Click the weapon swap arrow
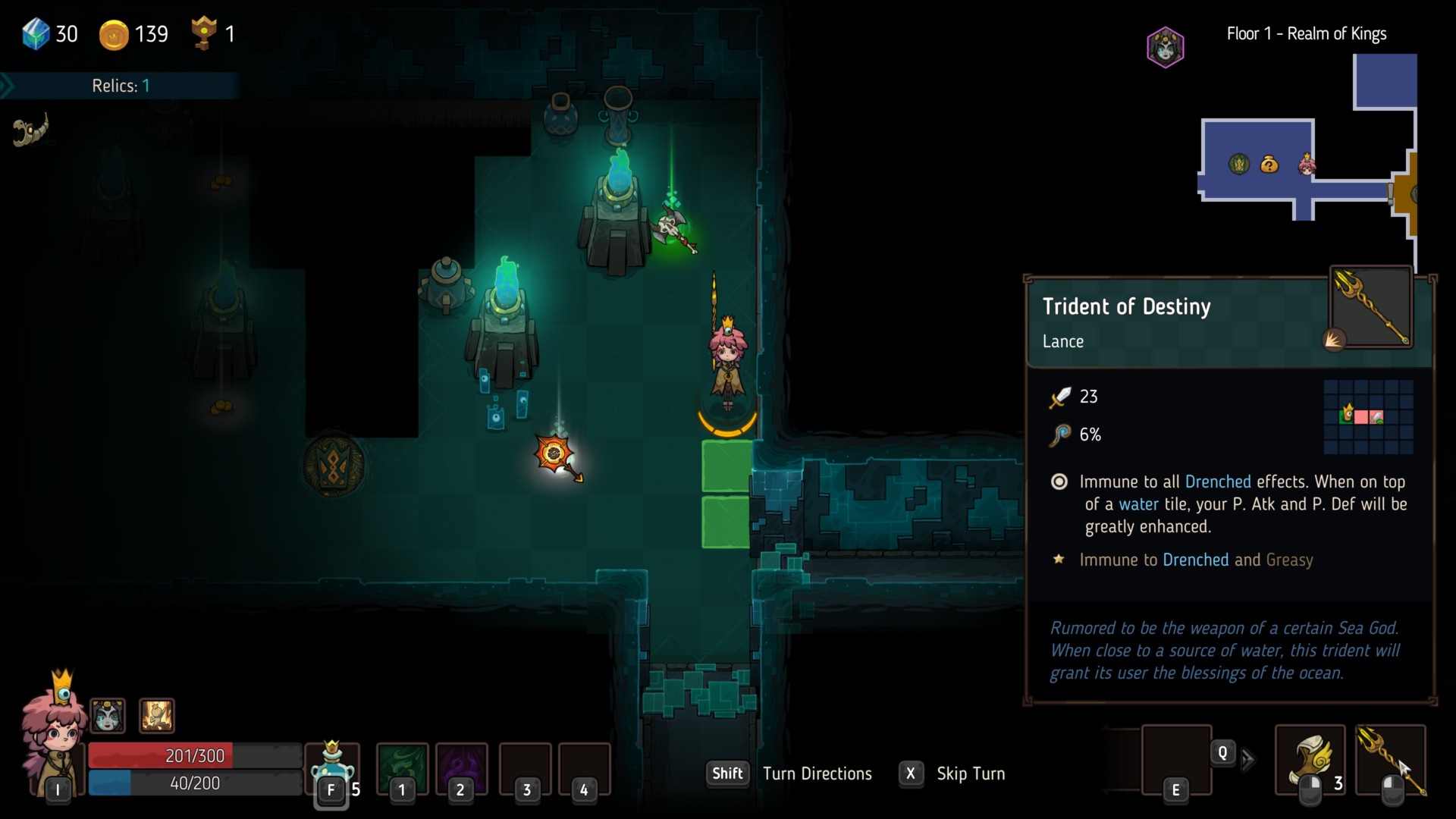1456x819 pixels. tap(1247, 759)
